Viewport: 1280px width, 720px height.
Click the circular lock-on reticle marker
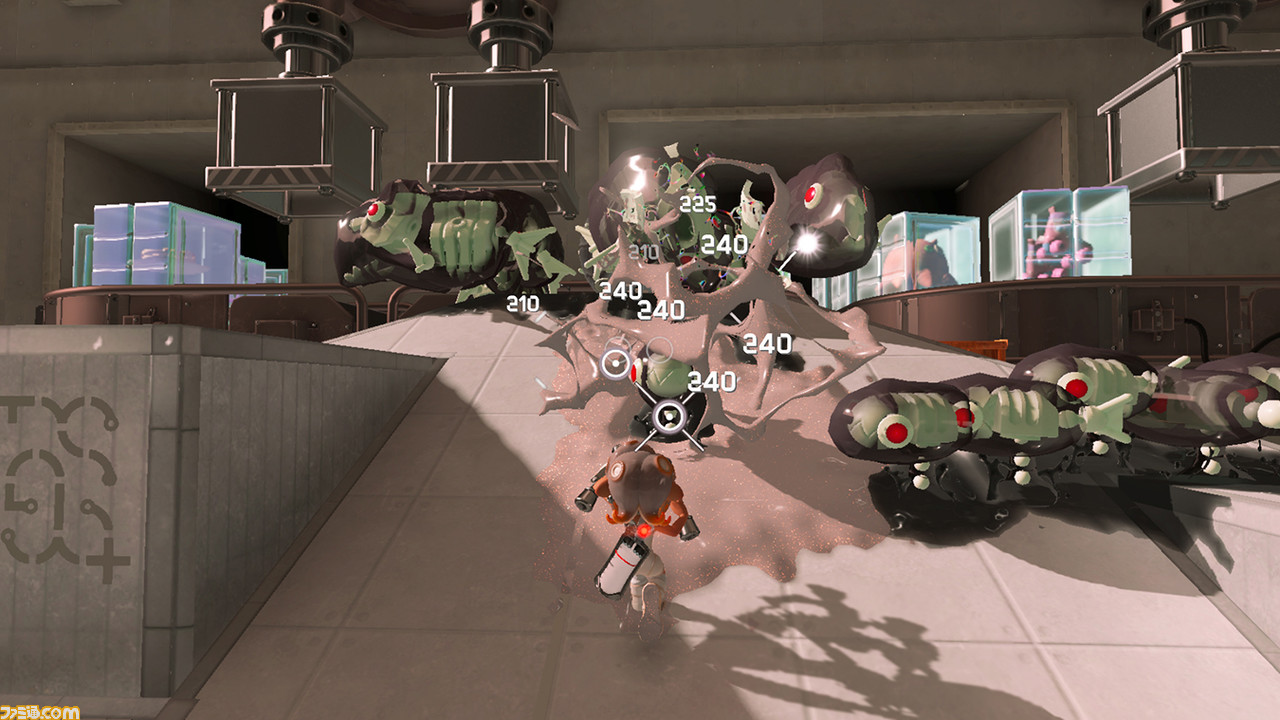pyautogui.click(x=614, y=364)
